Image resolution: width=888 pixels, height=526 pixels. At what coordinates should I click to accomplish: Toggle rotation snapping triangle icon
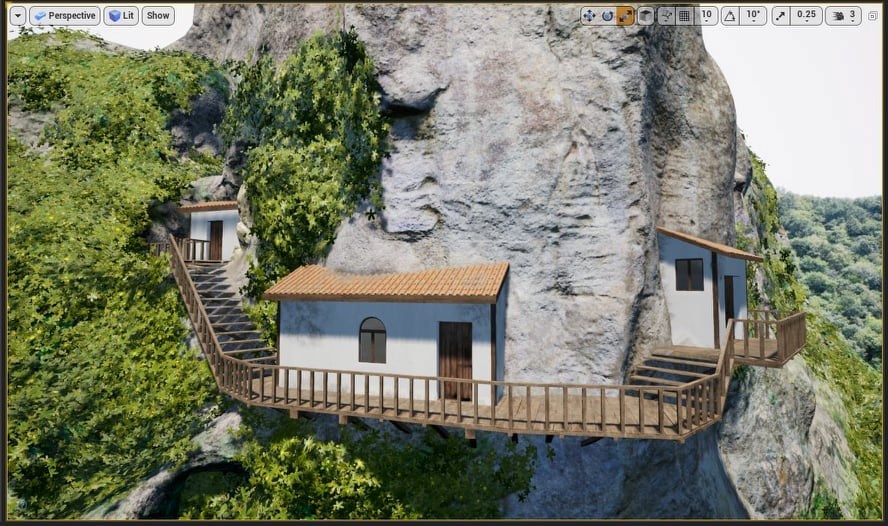(730, 16)
